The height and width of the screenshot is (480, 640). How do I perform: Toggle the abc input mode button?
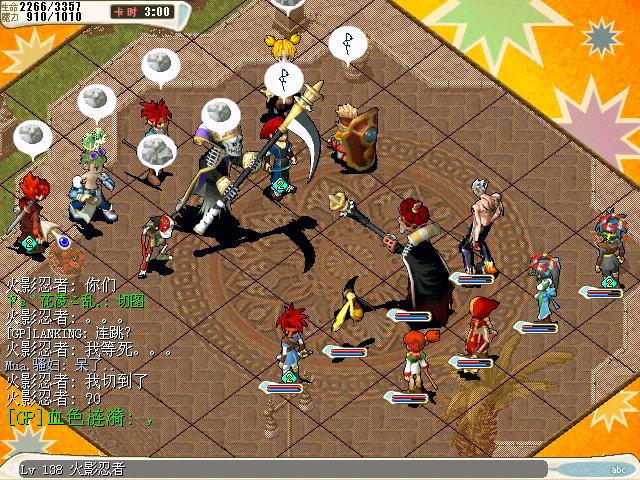pos(617,468)
